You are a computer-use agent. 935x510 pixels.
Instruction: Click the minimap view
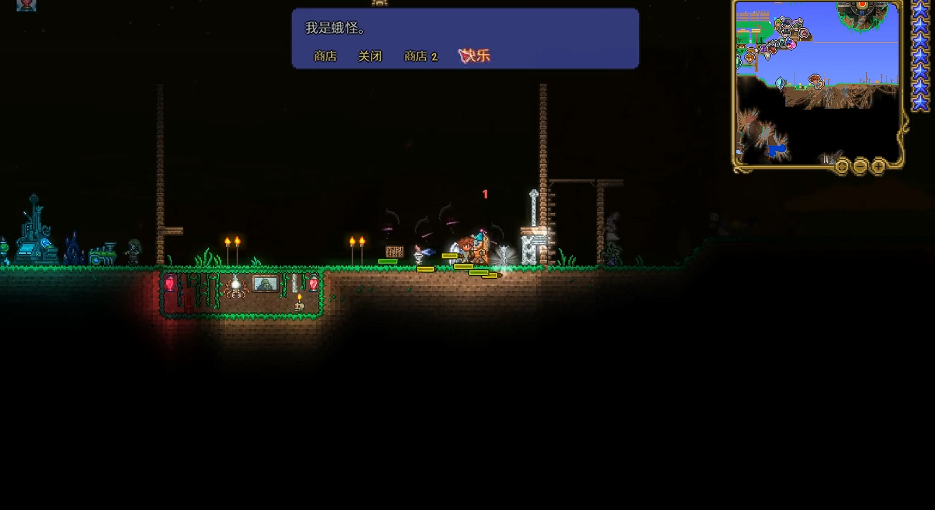(816, 80)
